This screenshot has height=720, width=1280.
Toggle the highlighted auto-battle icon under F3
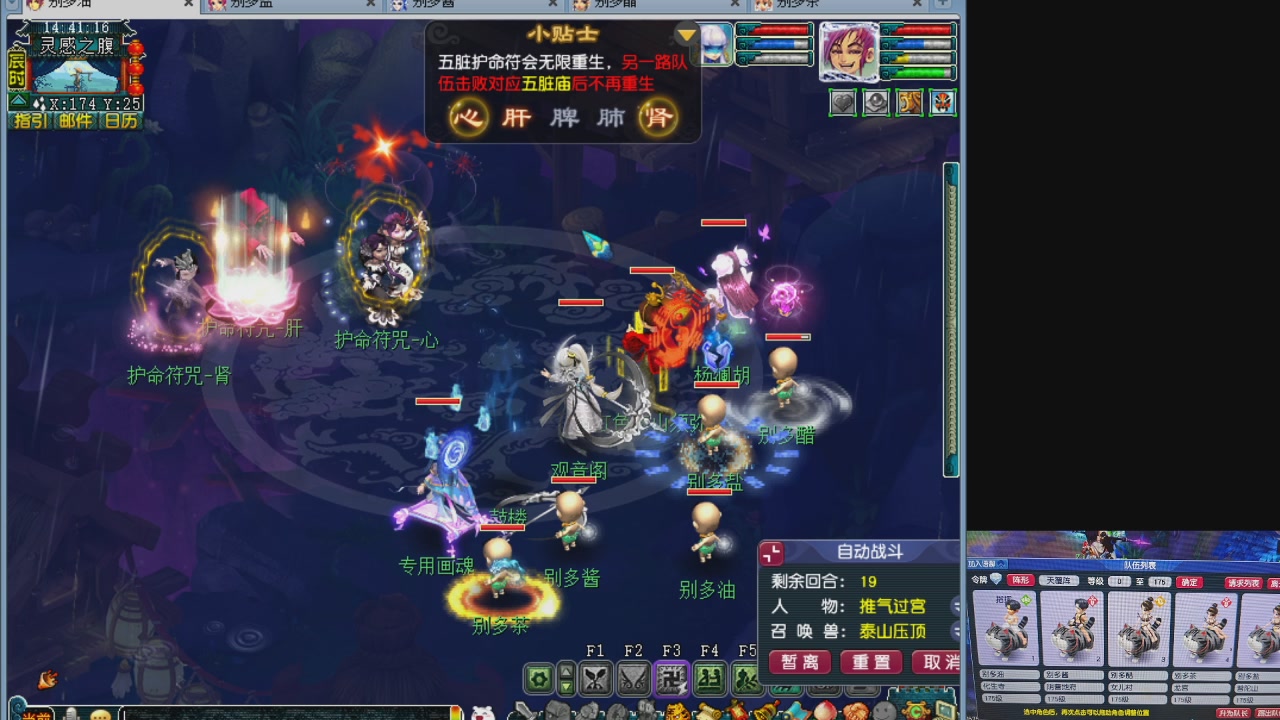671,677
